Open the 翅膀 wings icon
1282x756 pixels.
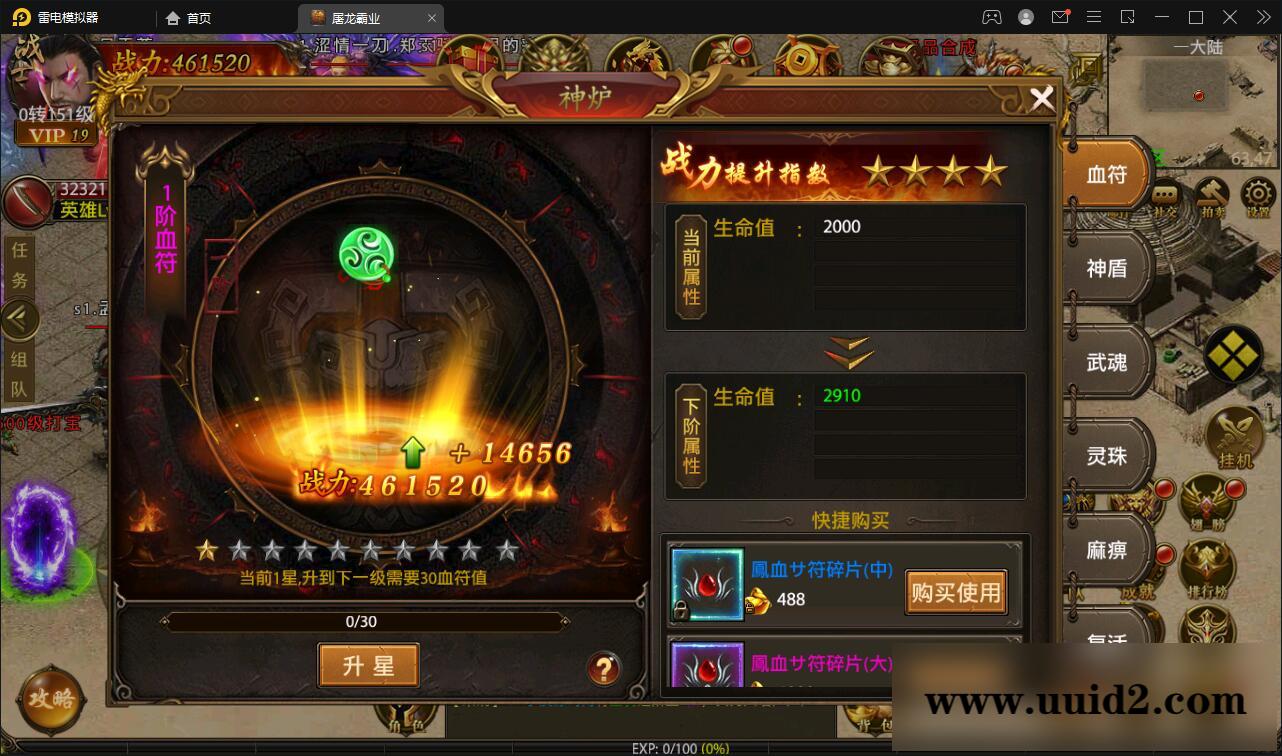pyautogui.click(x=1205, y=501)
